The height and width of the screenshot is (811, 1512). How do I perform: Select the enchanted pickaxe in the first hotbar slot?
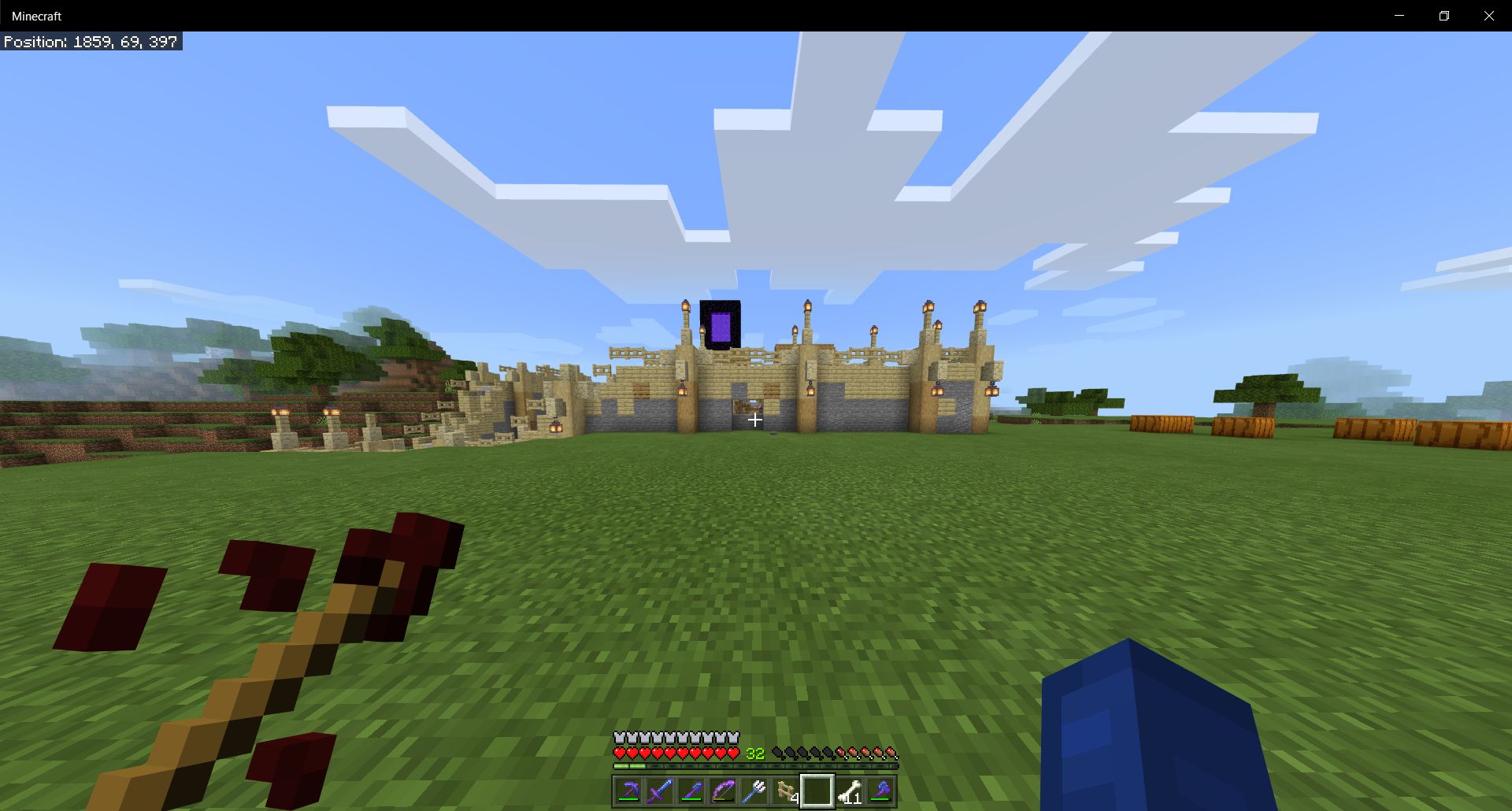coord(628,791)
